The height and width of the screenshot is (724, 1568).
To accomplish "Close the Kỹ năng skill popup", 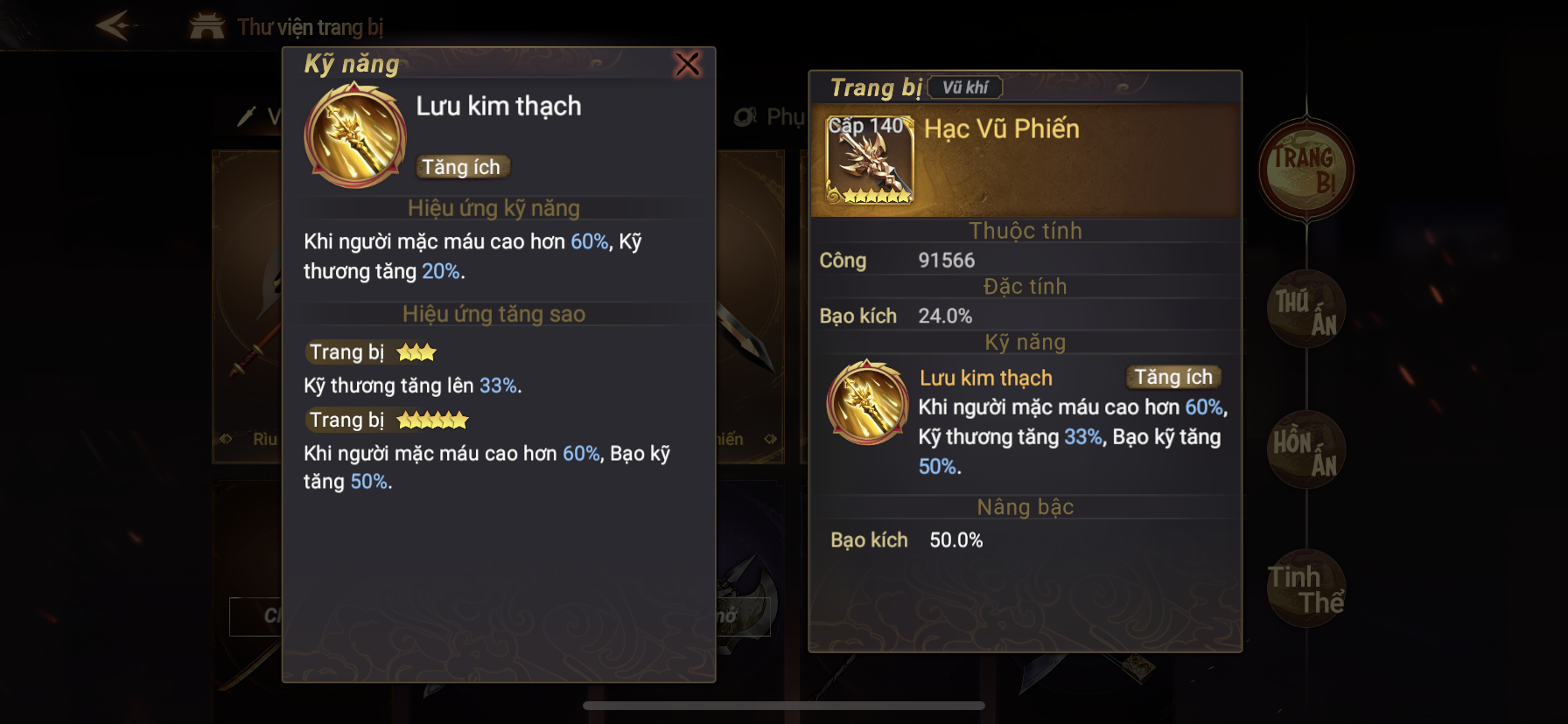I will [688, 64].
